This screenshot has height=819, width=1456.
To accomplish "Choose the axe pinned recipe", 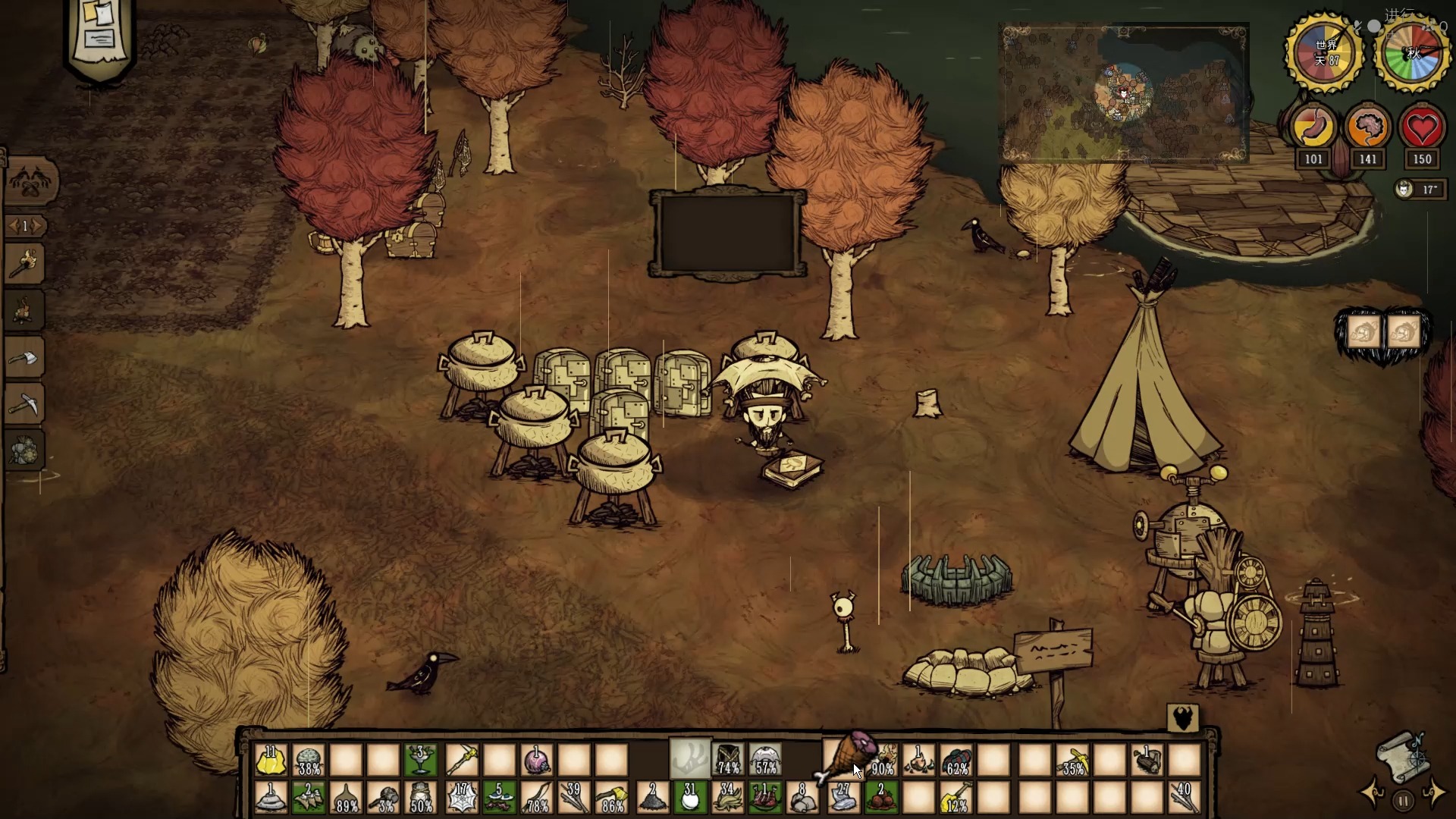I will click(x=25, y=357).
